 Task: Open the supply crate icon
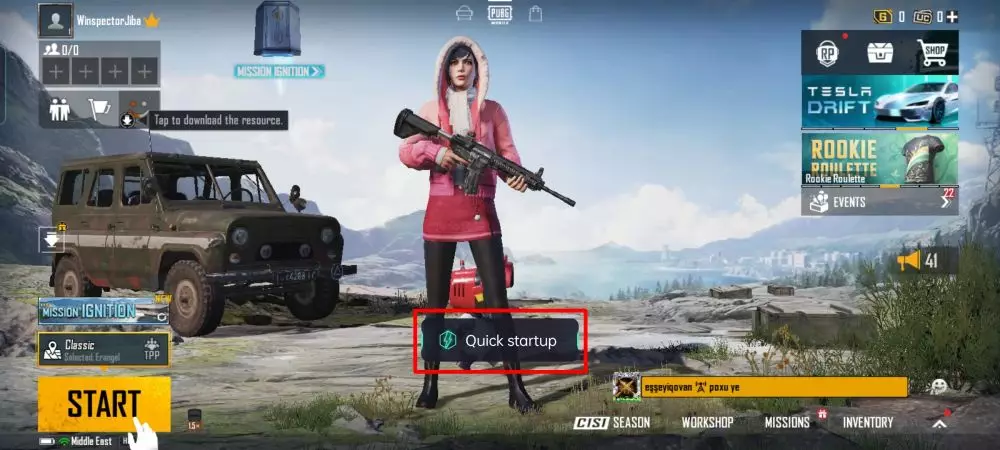click(880, 53)
